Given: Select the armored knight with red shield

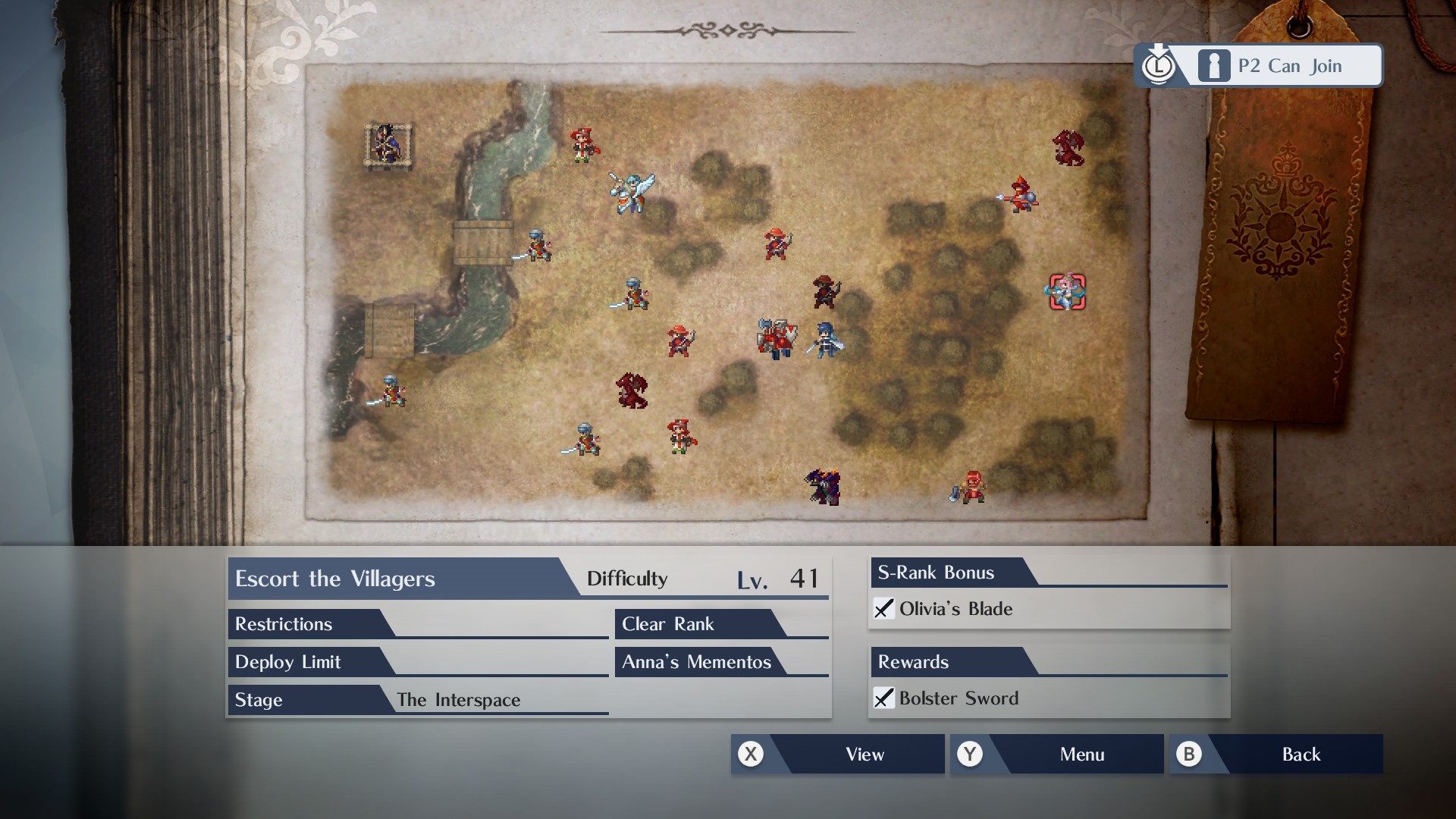Looking at the screenshot, I should [777, 338].
